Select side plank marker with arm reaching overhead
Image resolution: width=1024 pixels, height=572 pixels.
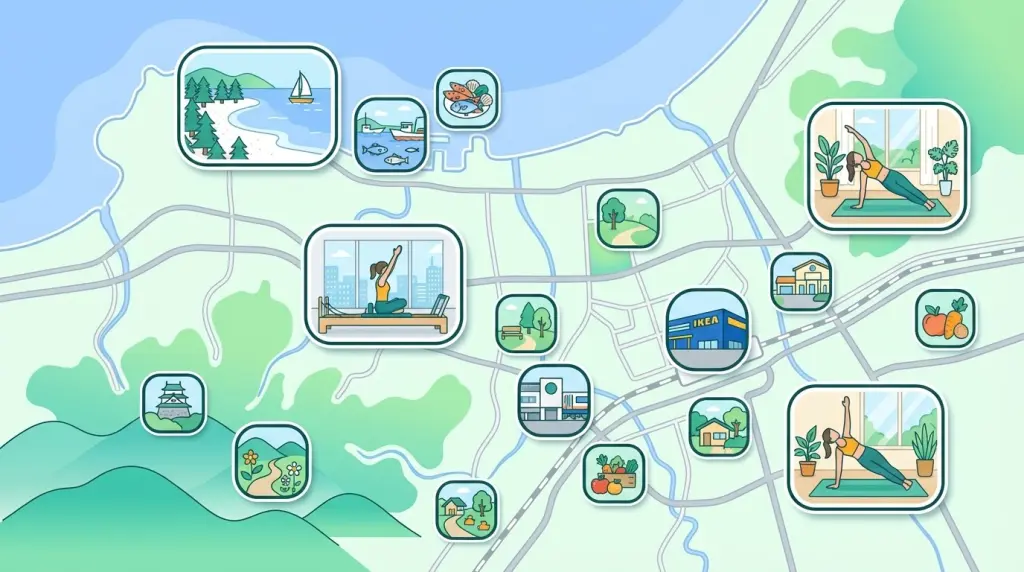coord(887,166)
